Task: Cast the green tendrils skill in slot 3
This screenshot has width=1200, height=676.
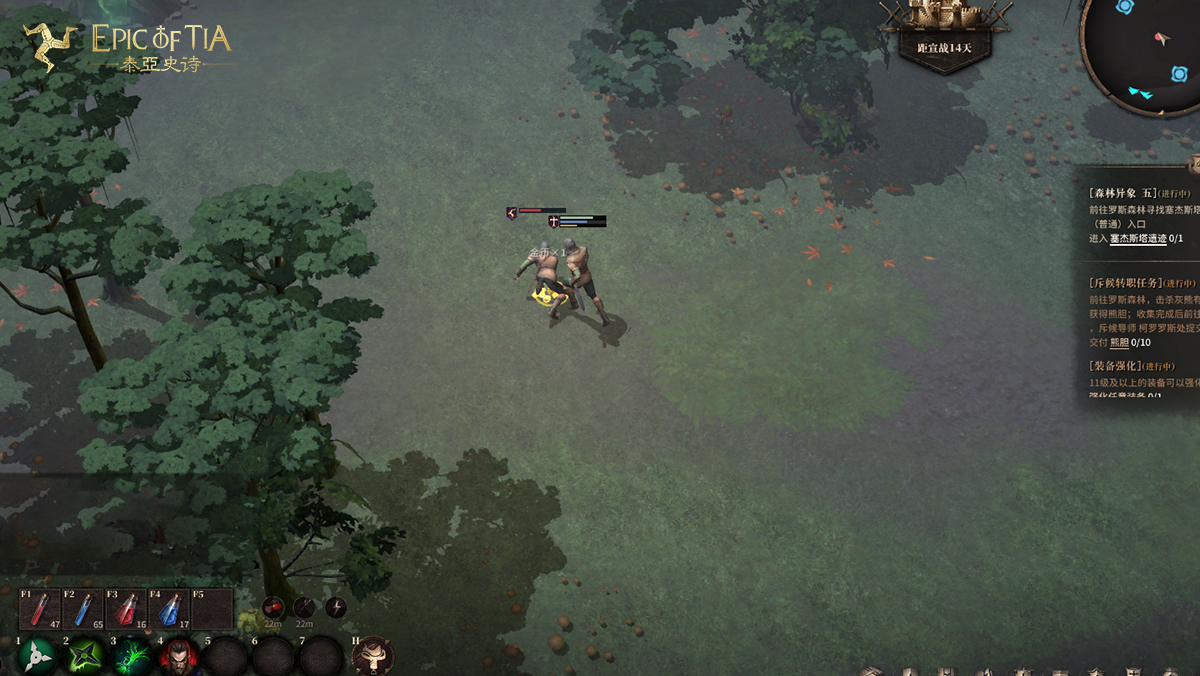Action: [x=132, y=657]
